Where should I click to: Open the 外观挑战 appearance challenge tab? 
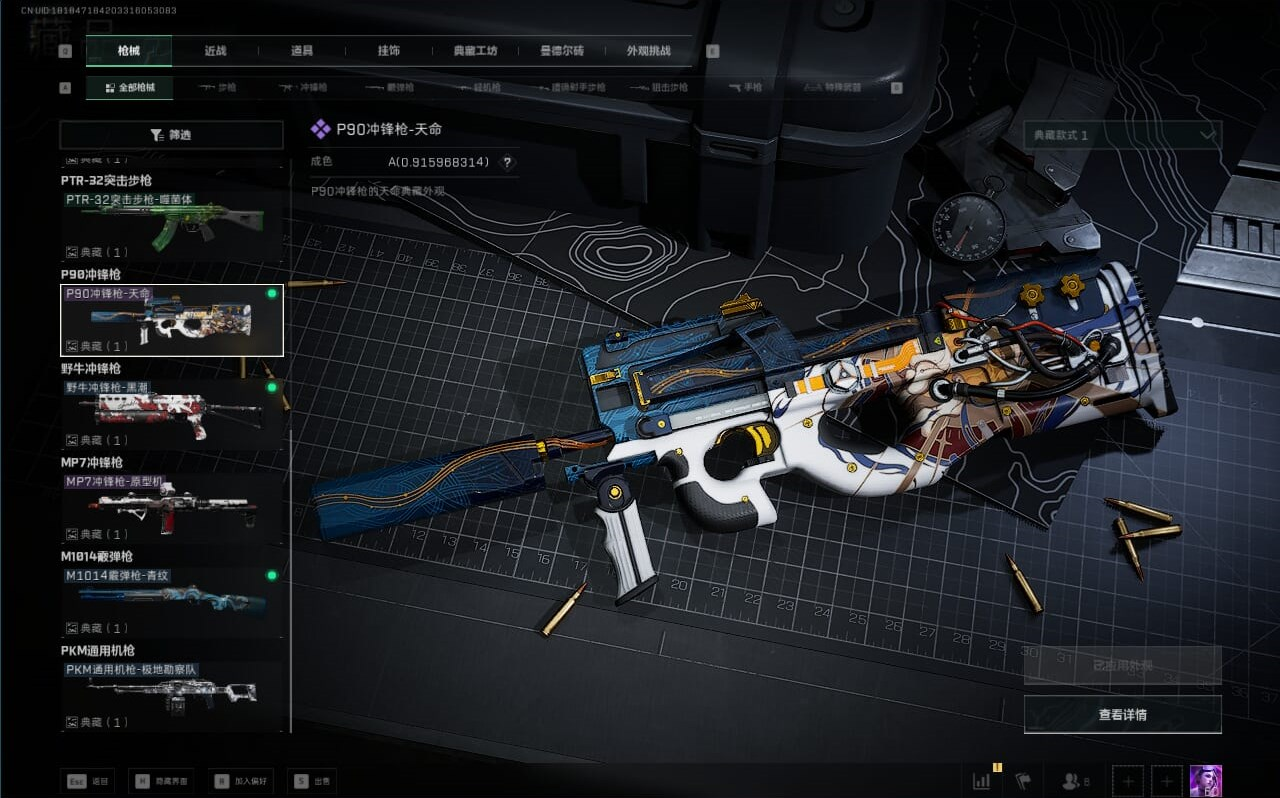pyautogui.click(x=648, y=51)
